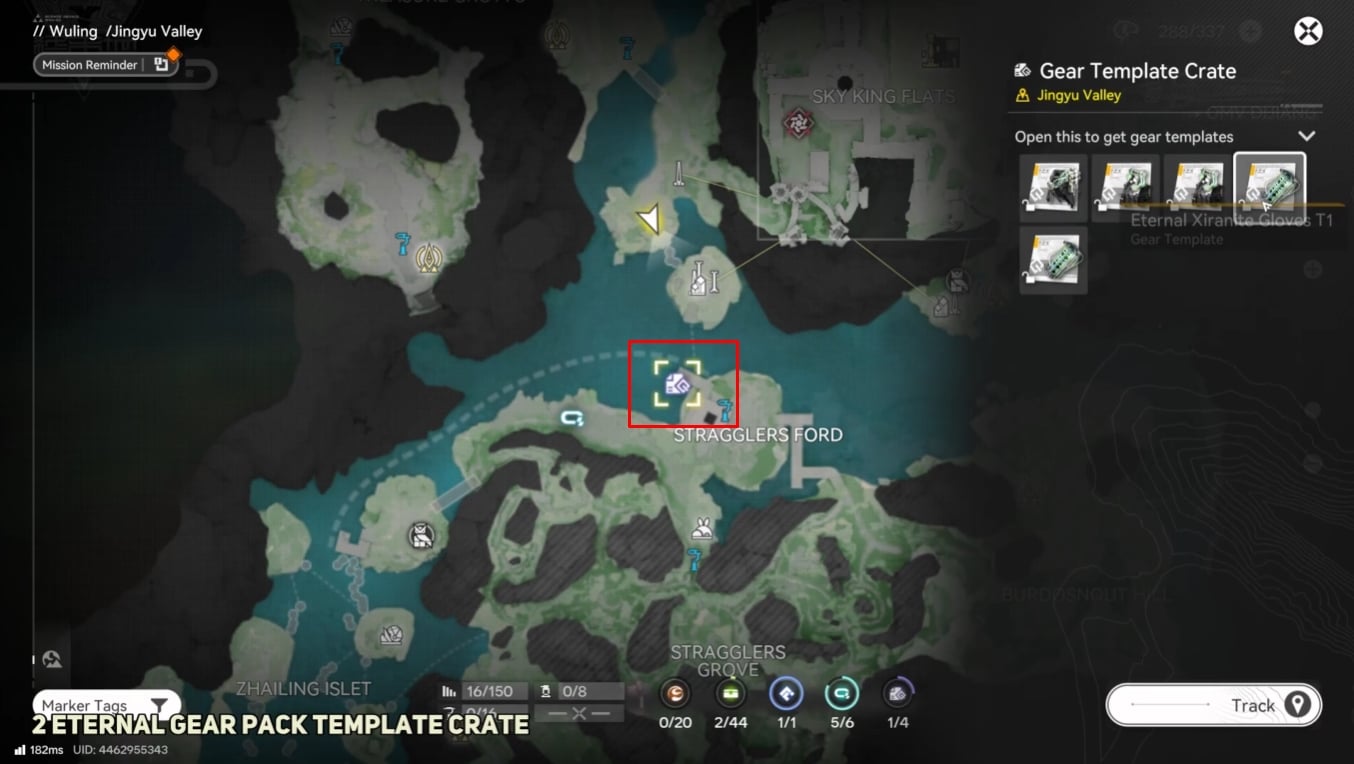
Task: Select the highlighted Eternal Xiranite Gloves T1 template
Action: (x=1269, y=187)
